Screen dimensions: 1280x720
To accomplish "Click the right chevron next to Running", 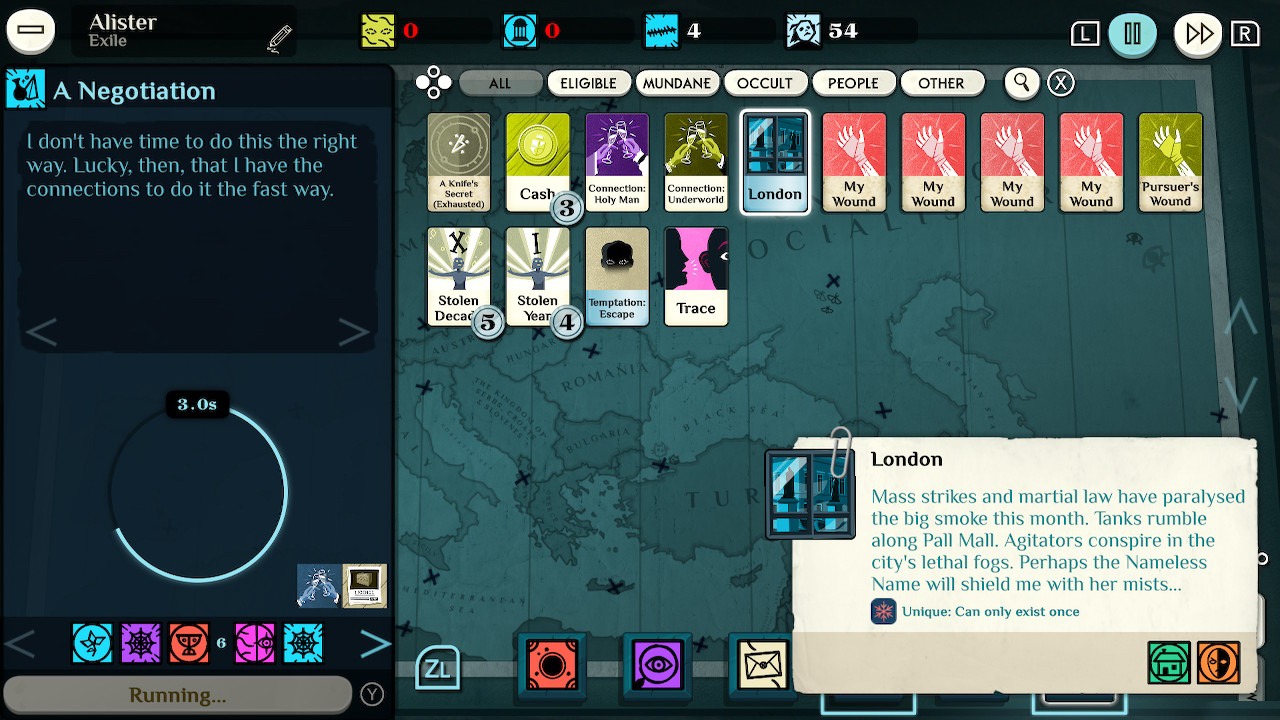I will (376, 644).
